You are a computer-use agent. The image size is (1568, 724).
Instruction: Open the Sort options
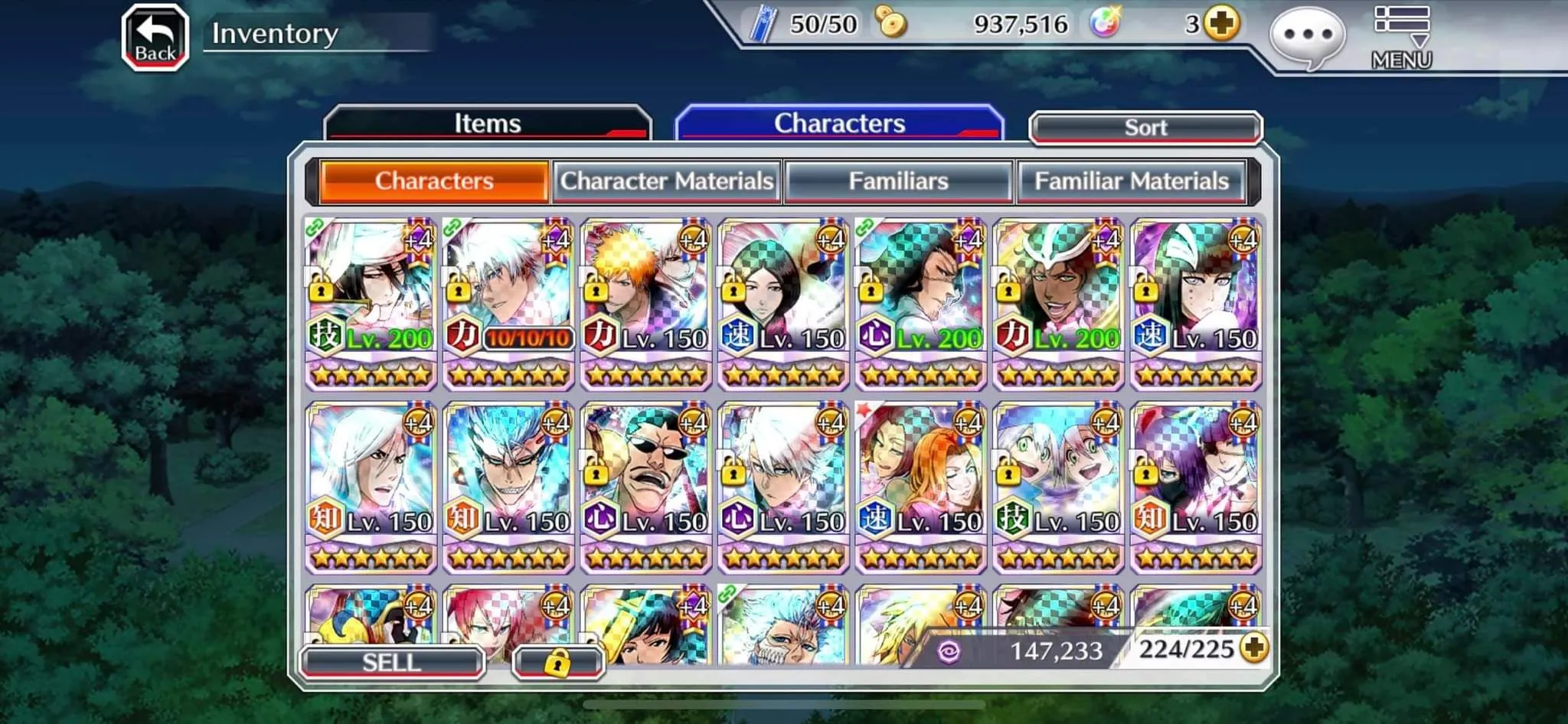1145,128
